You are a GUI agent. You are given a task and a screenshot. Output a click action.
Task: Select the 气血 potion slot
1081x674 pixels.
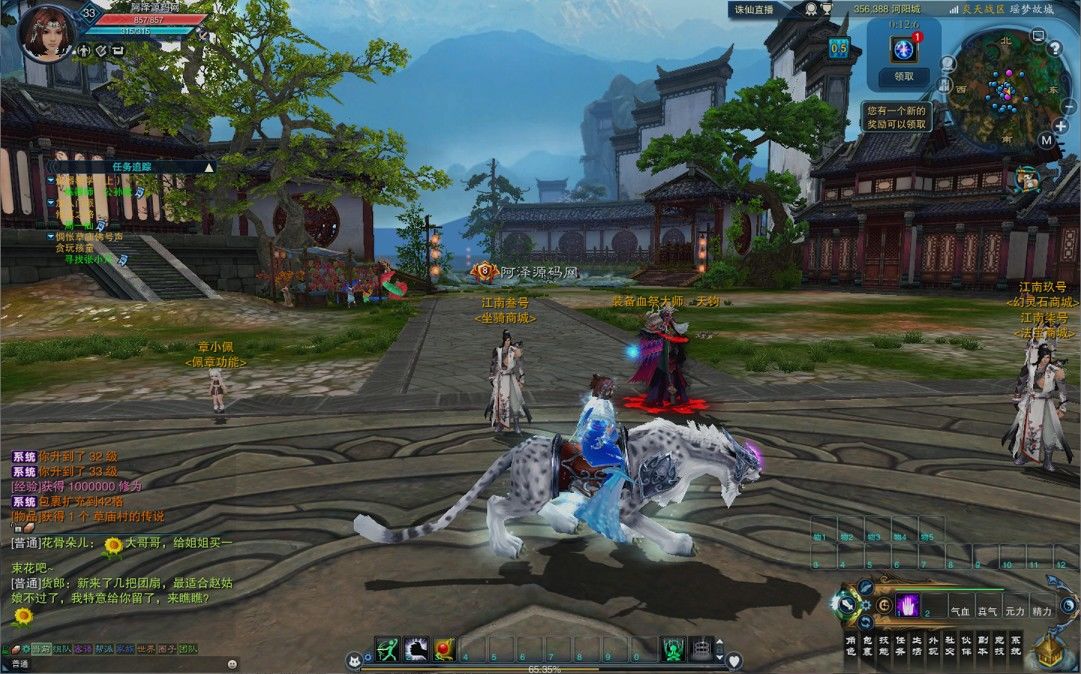point(960,609)
